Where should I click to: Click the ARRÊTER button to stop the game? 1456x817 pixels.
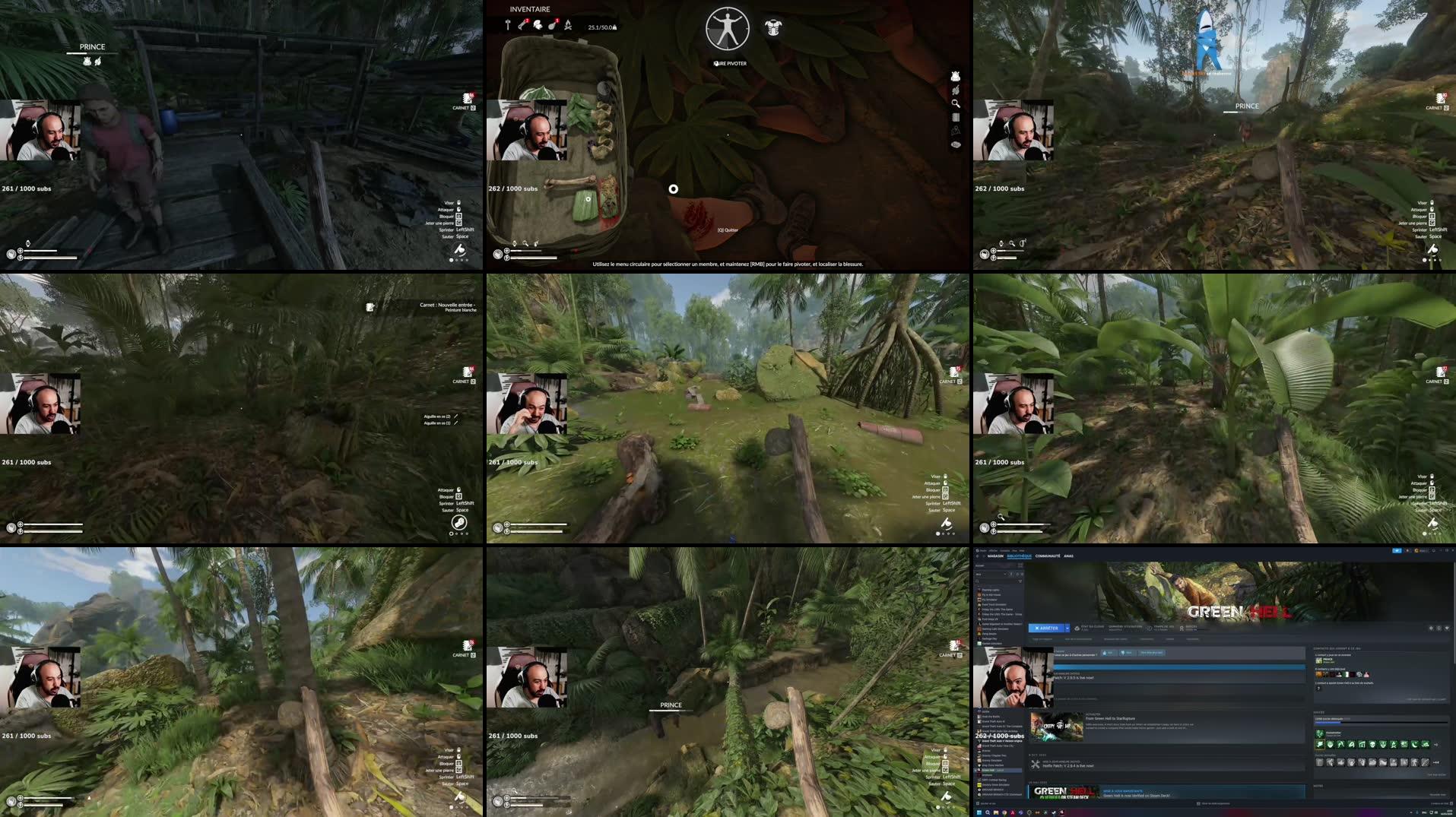pos(1047,628)
